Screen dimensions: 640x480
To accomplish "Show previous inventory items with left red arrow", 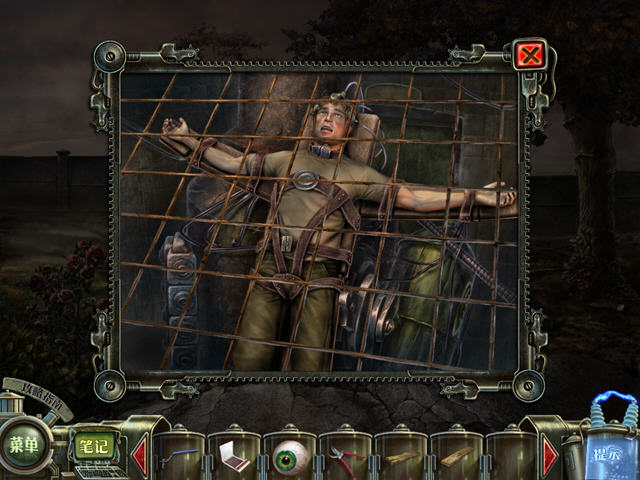I will coord(139,453).
